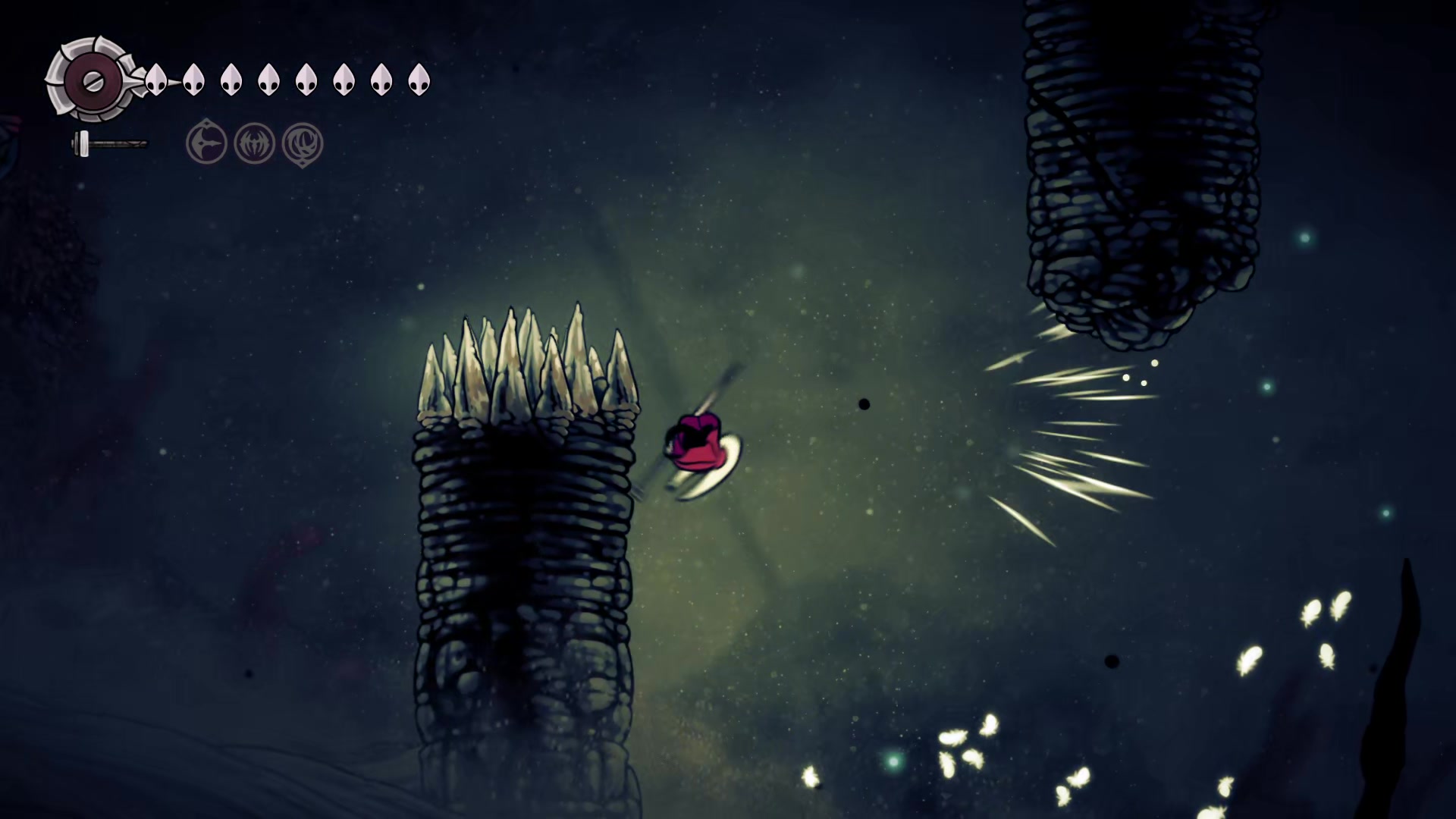
Task: Activate the spider-shaped skill icon
Action: pos(254,143)
